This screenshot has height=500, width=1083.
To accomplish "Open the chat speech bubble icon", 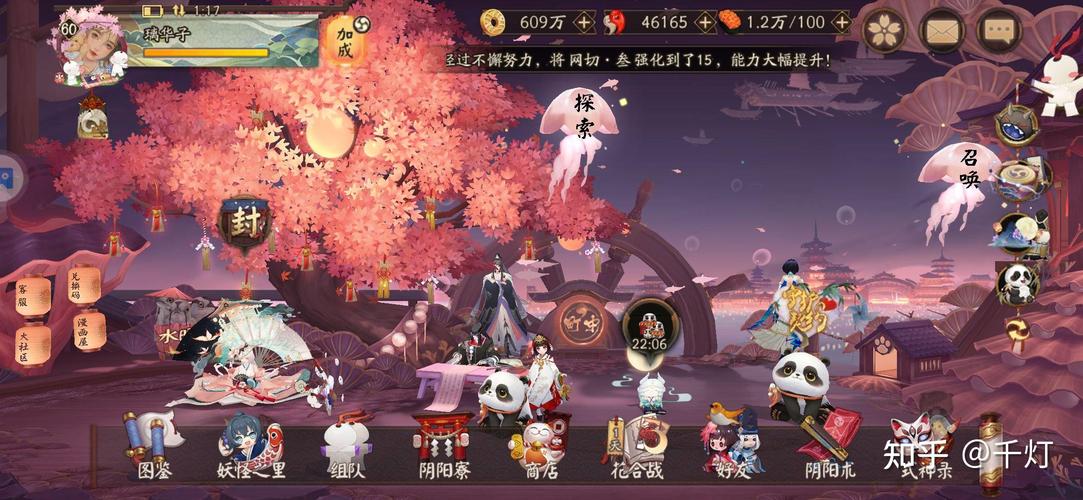I will (x=998, y=30).
